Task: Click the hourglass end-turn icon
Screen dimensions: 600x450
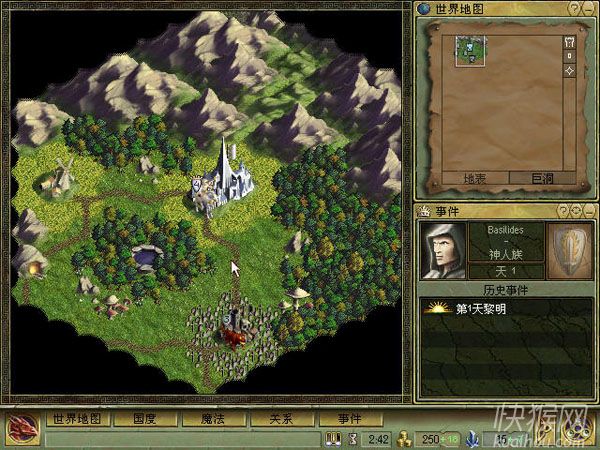Action: tap(353, 439)
